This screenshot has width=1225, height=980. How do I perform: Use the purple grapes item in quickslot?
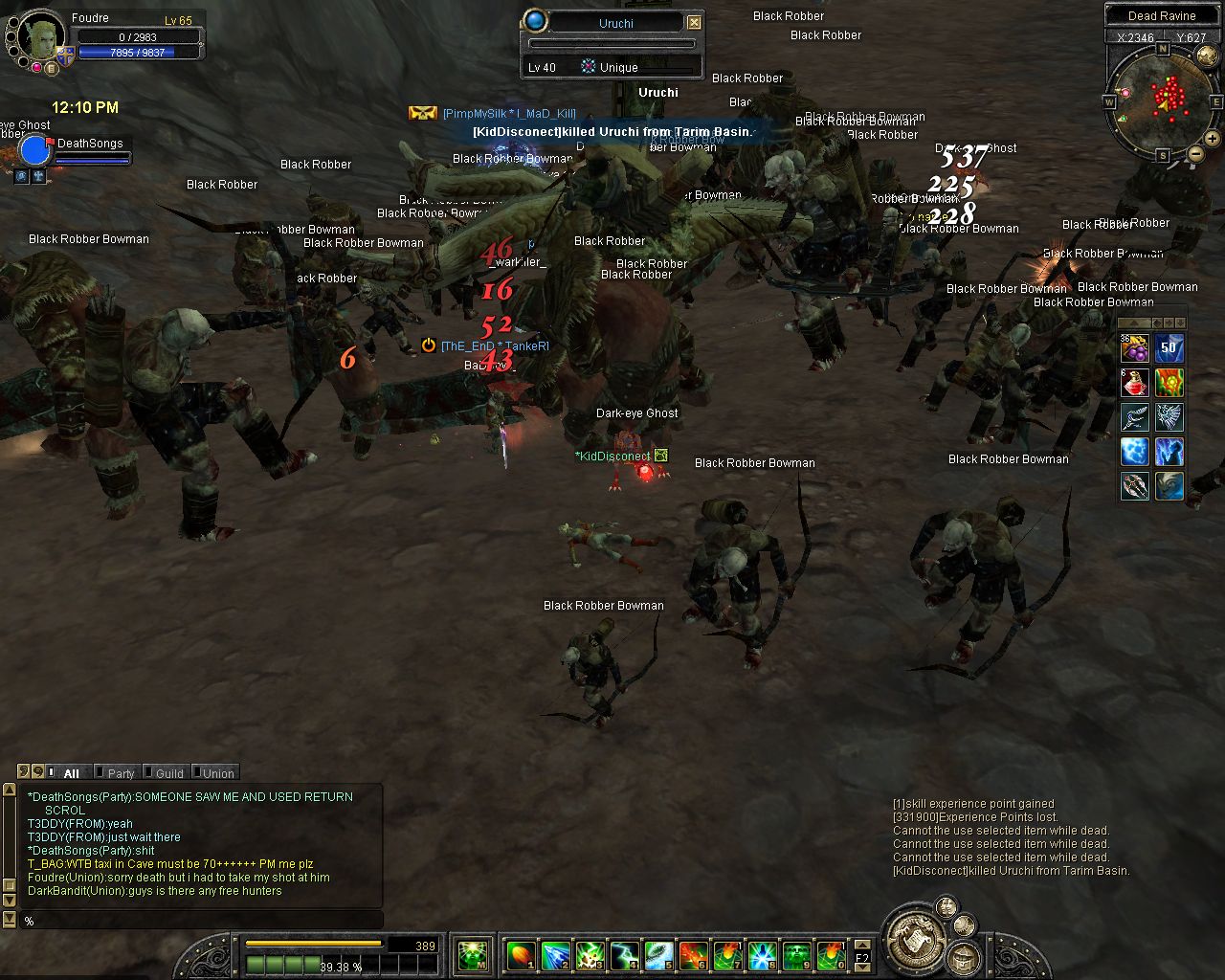coord(1134,349)
